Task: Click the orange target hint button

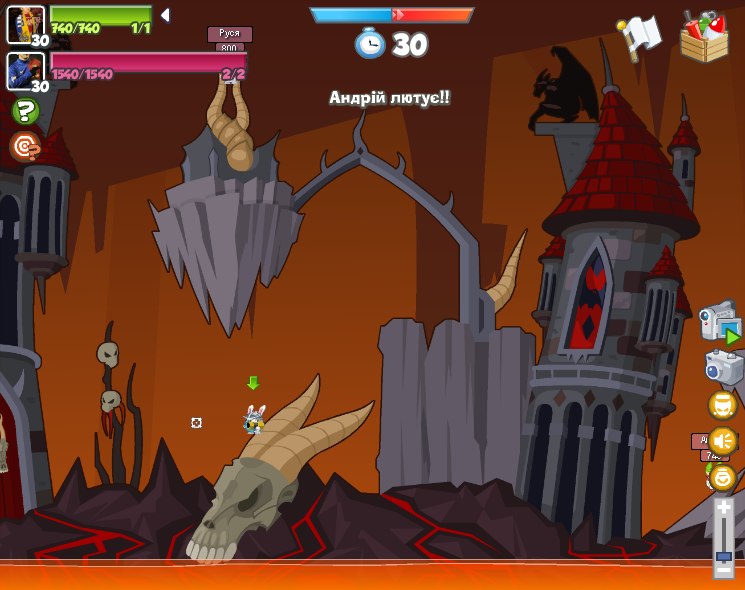Action: [25, 147]
